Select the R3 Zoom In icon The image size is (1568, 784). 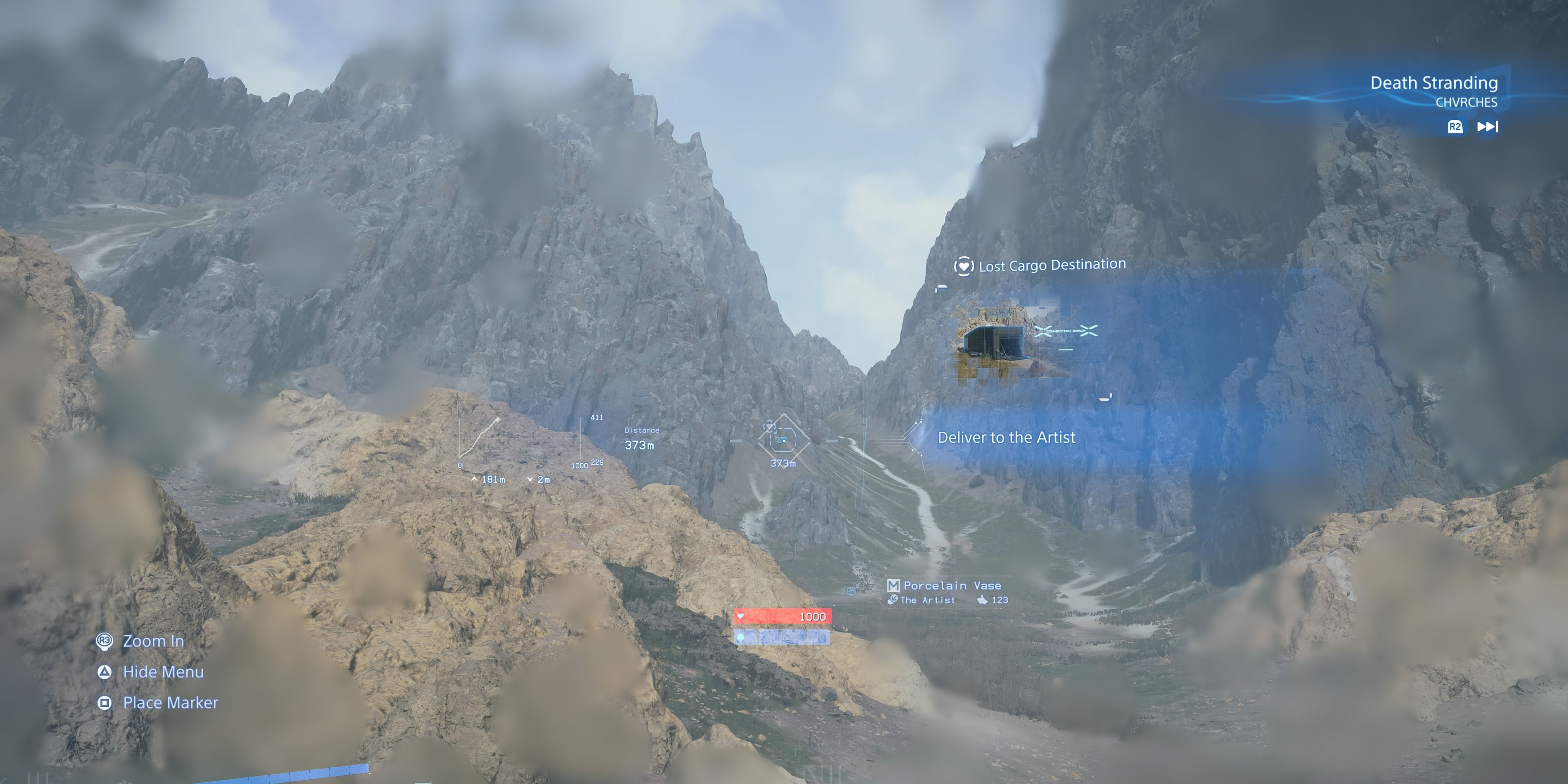click(105, 640)
